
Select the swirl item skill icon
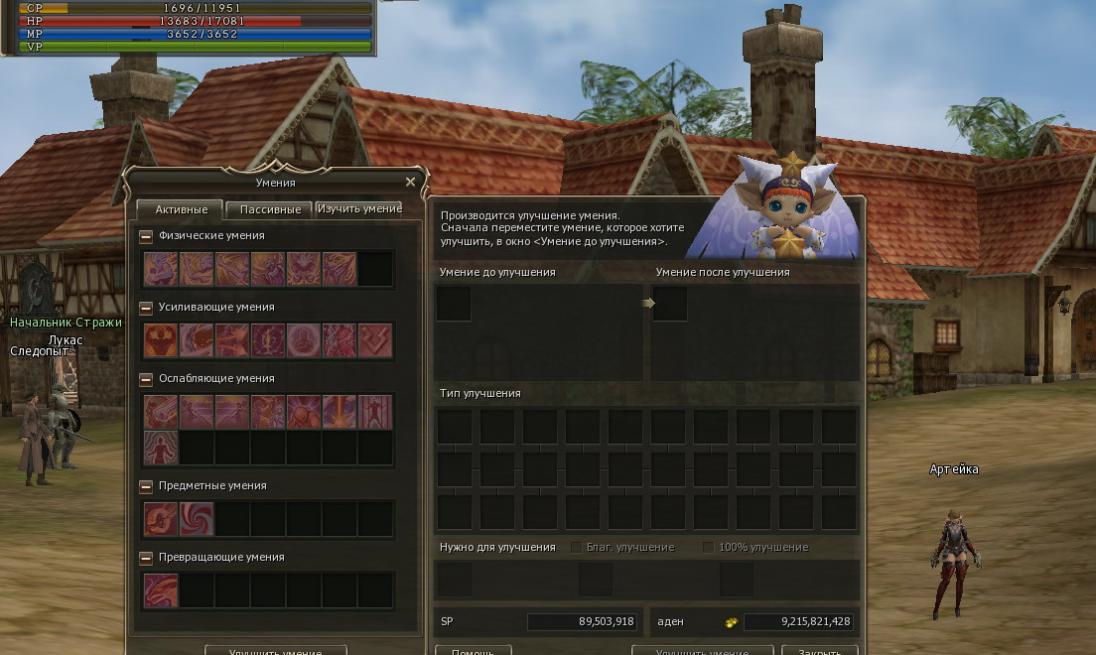coord(197,518)
